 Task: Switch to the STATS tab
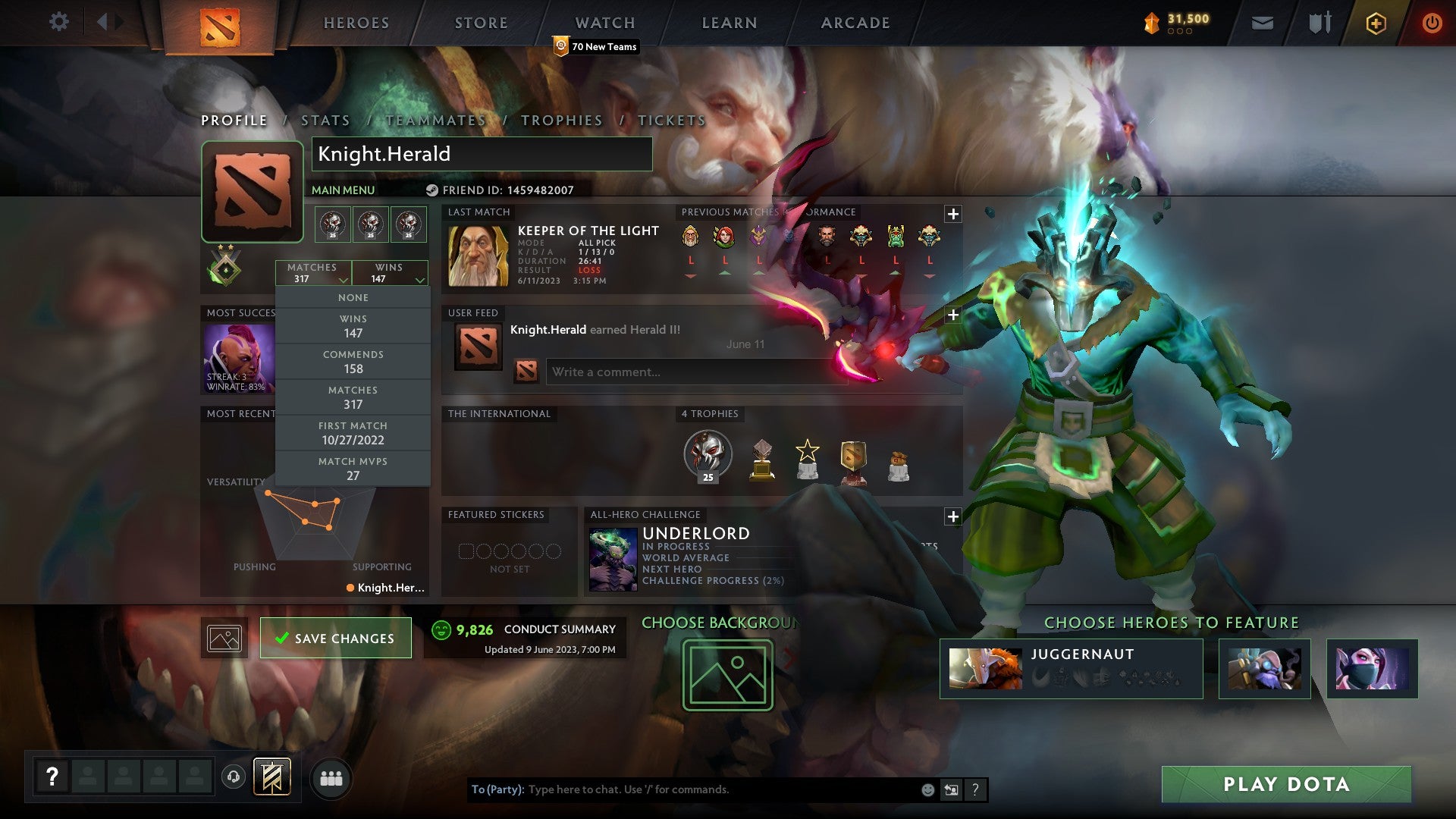coord(324,120)
